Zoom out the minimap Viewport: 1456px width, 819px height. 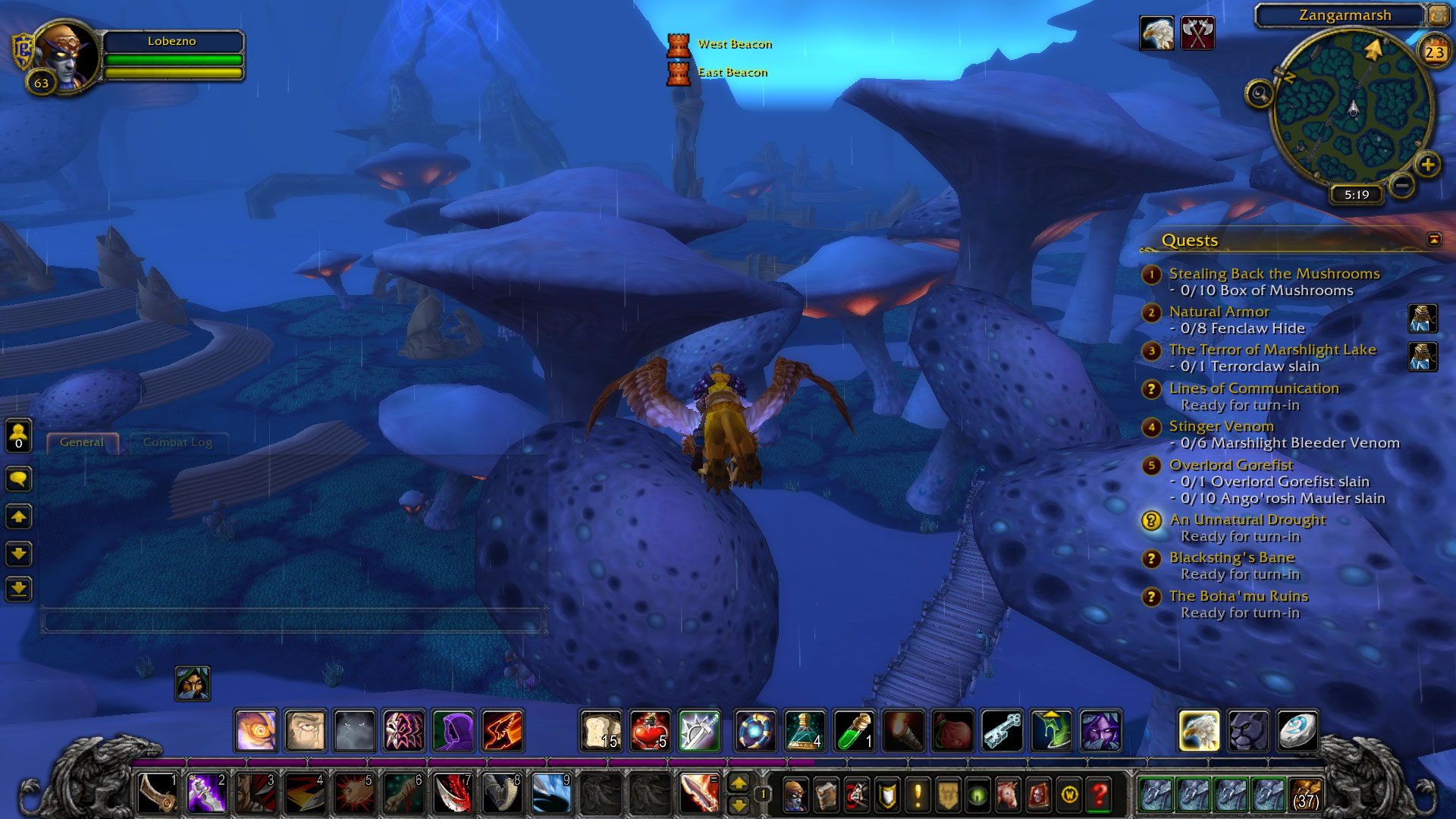1402,184
